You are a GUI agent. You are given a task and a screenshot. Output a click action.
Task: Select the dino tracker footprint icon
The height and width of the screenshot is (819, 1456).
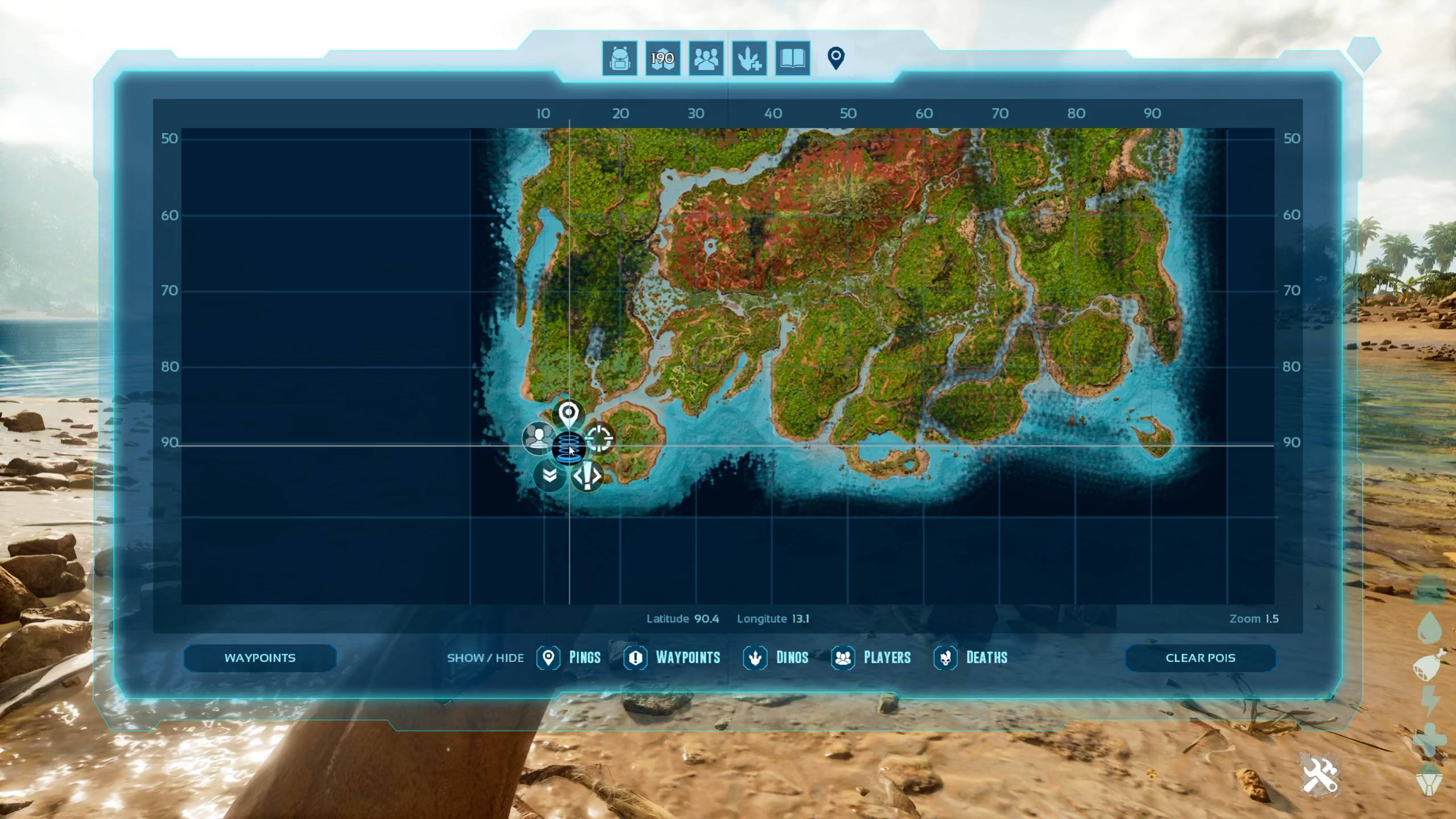pos(748,59)
